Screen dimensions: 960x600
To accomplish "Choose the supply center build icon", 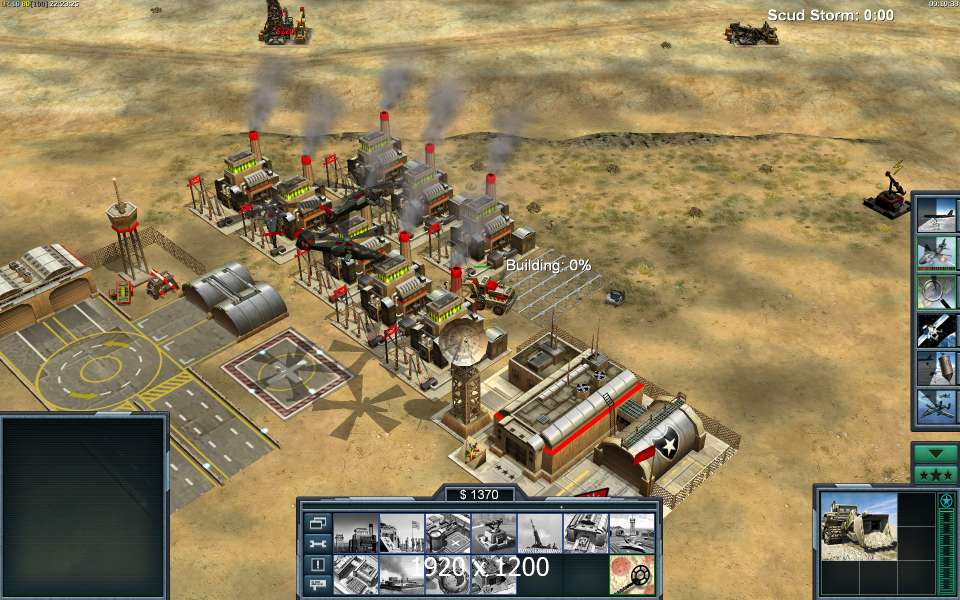I will pos(448,533).
